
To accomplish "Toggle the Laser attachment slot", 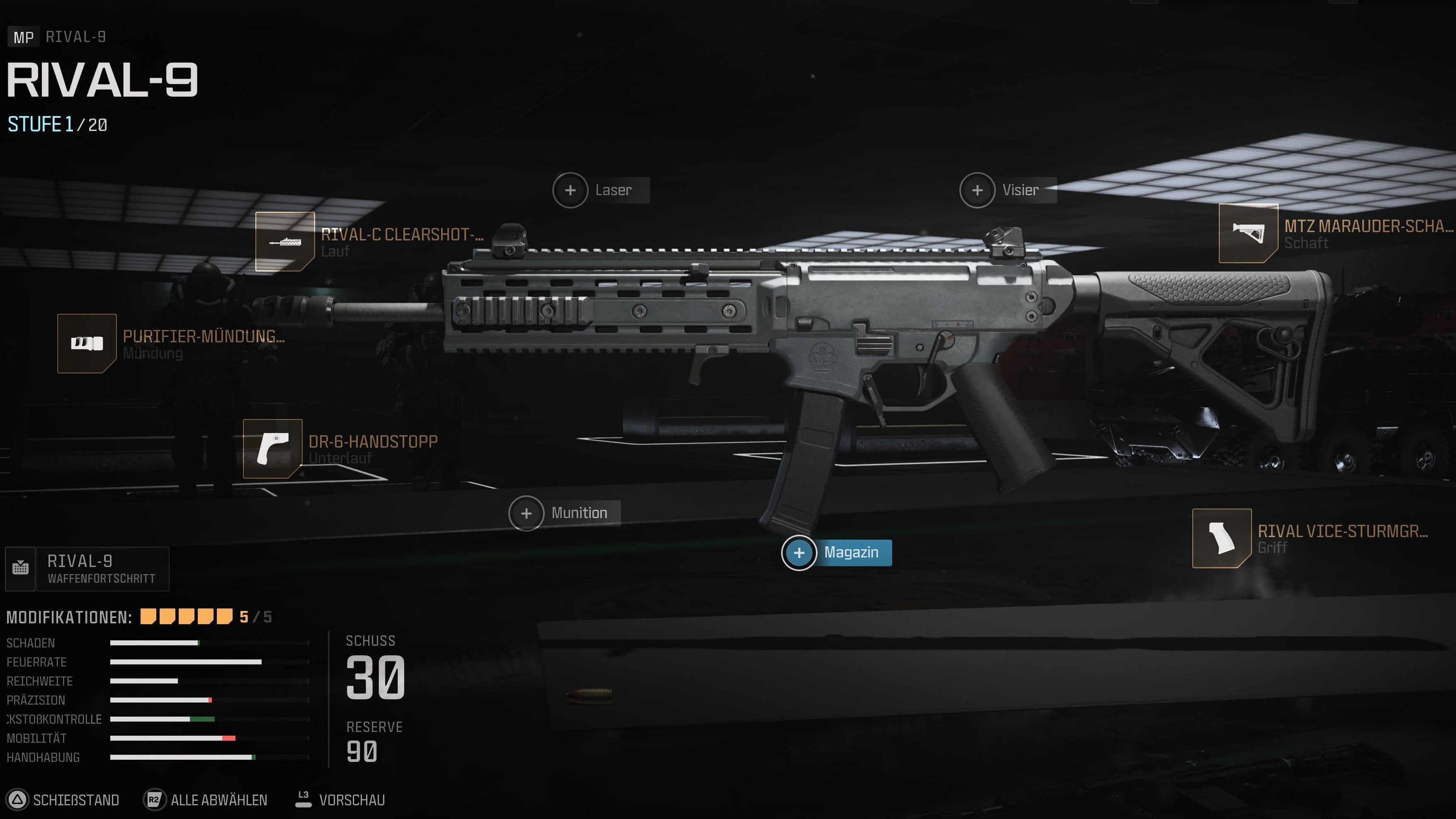I will point(570,191).
